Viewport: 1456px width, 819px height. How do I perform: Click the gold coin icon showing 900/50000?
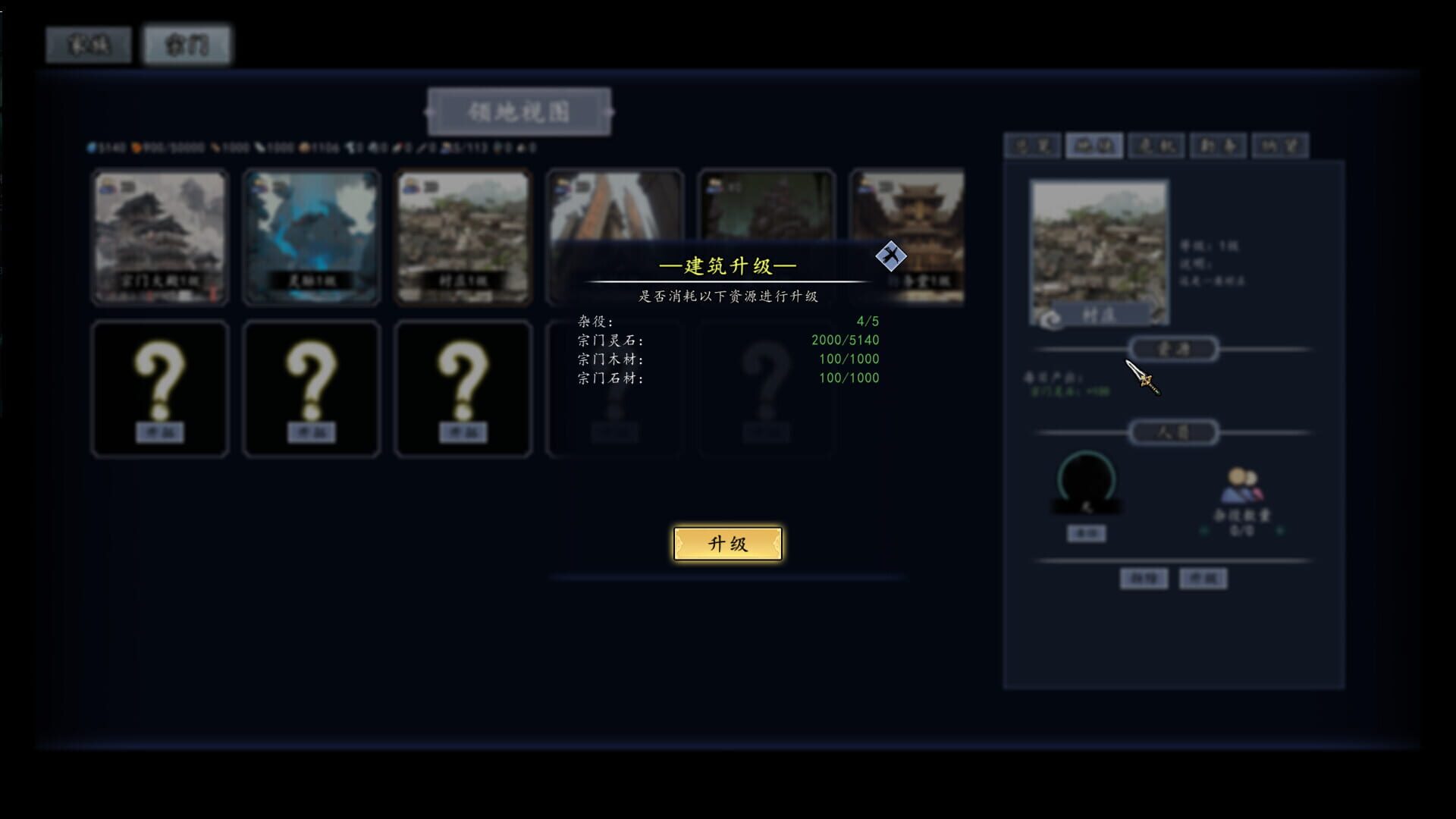coord(136,148)
